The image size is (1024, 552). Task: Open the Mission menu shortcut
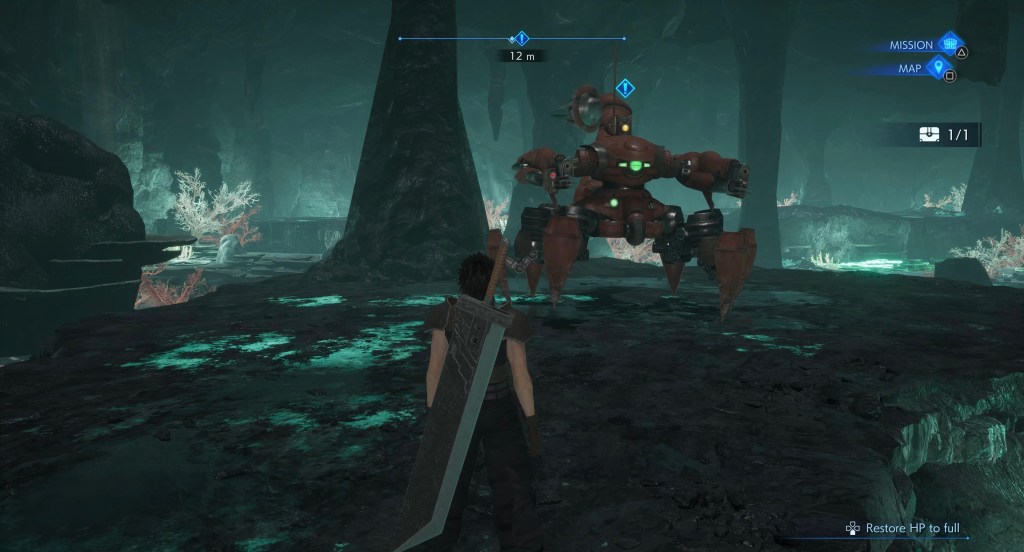(x=948, y=45)
